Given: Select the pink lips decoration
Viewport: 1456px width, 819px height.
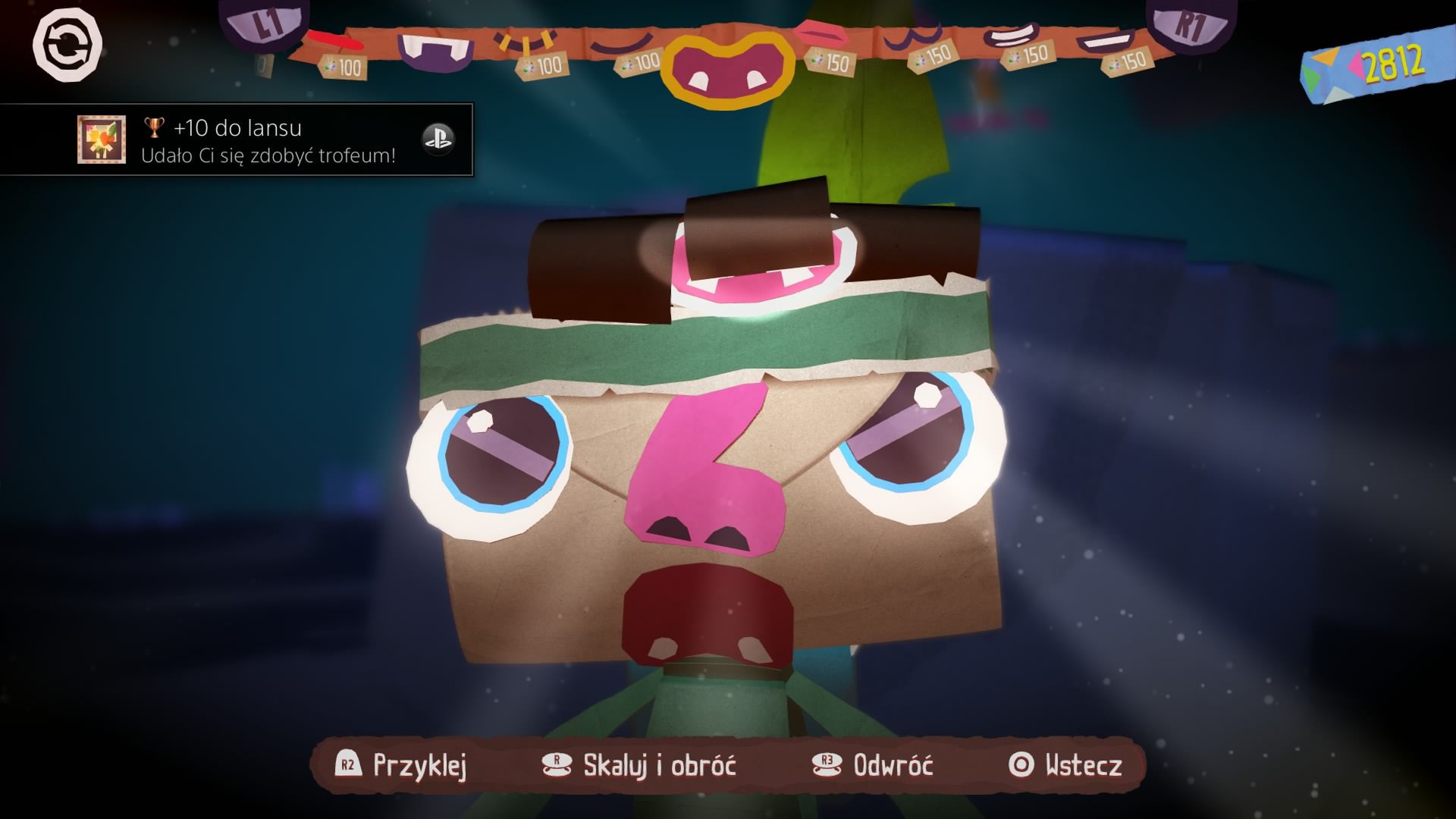Looking at the screenshot, I should pyautogui.click(x=820, y=34).
